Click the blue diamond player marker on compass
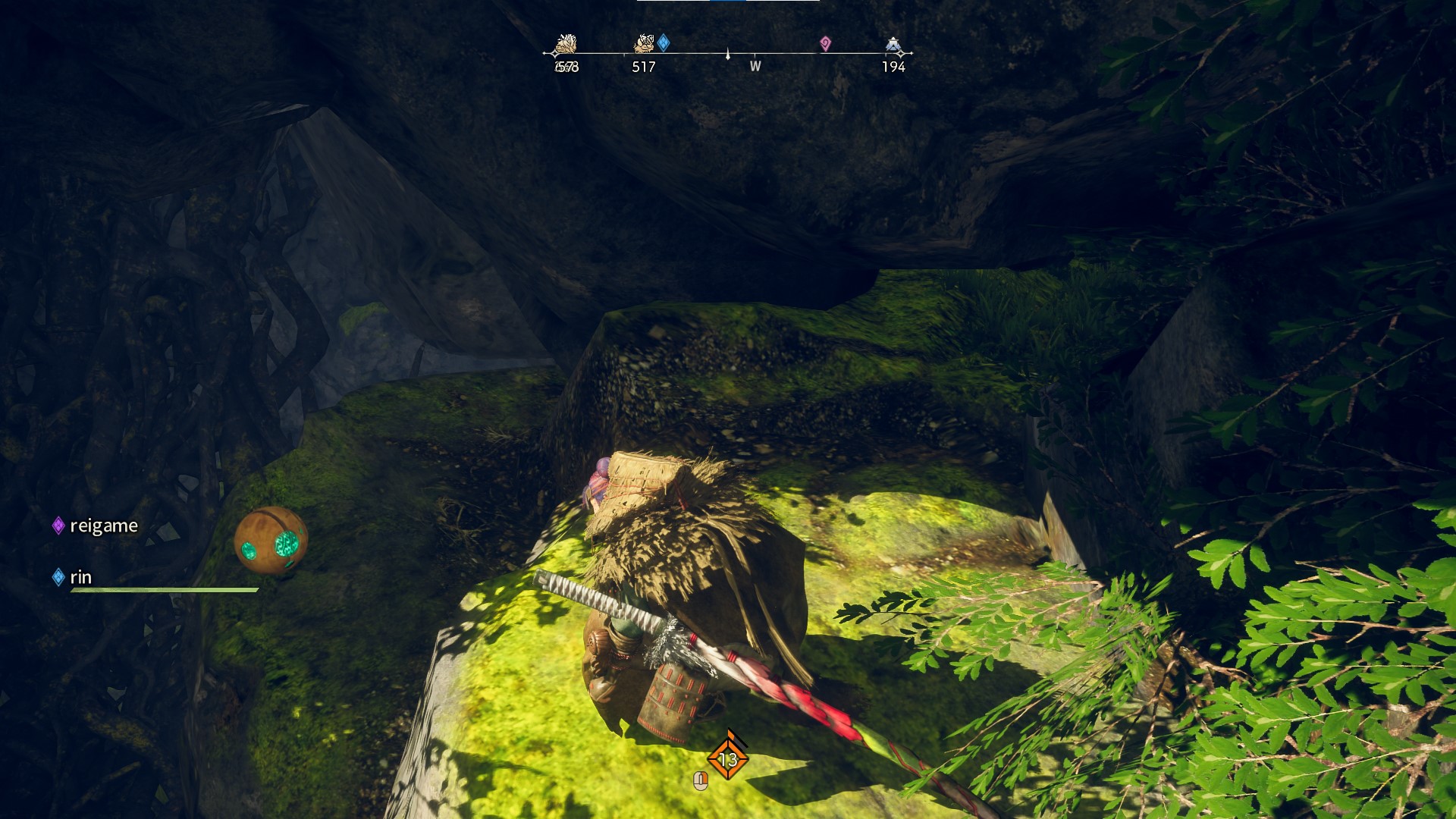The image size is (1456, 819). coord(664,42)
